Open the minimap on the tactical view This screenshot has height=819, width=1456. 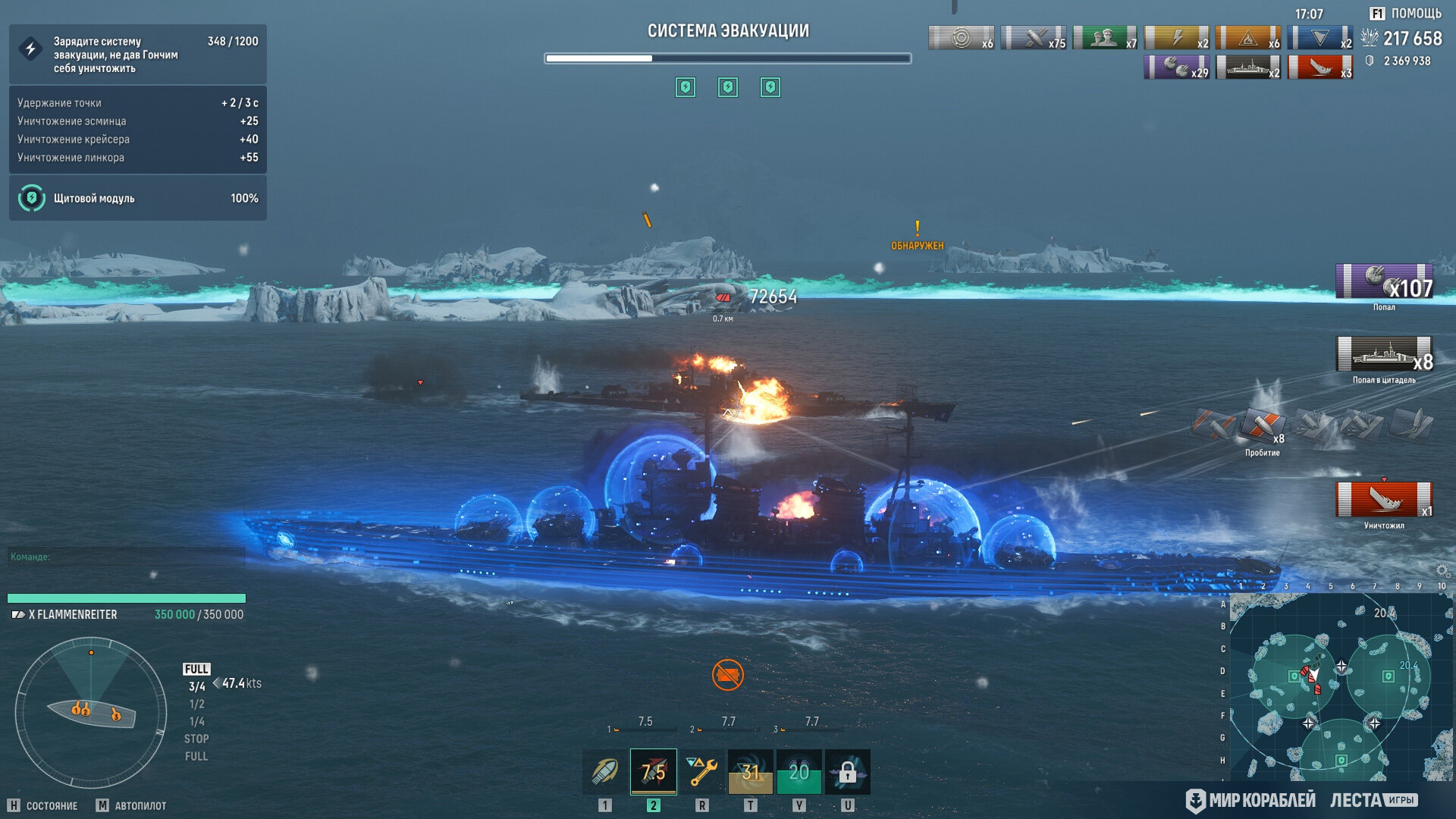(x=1340, y=686)
